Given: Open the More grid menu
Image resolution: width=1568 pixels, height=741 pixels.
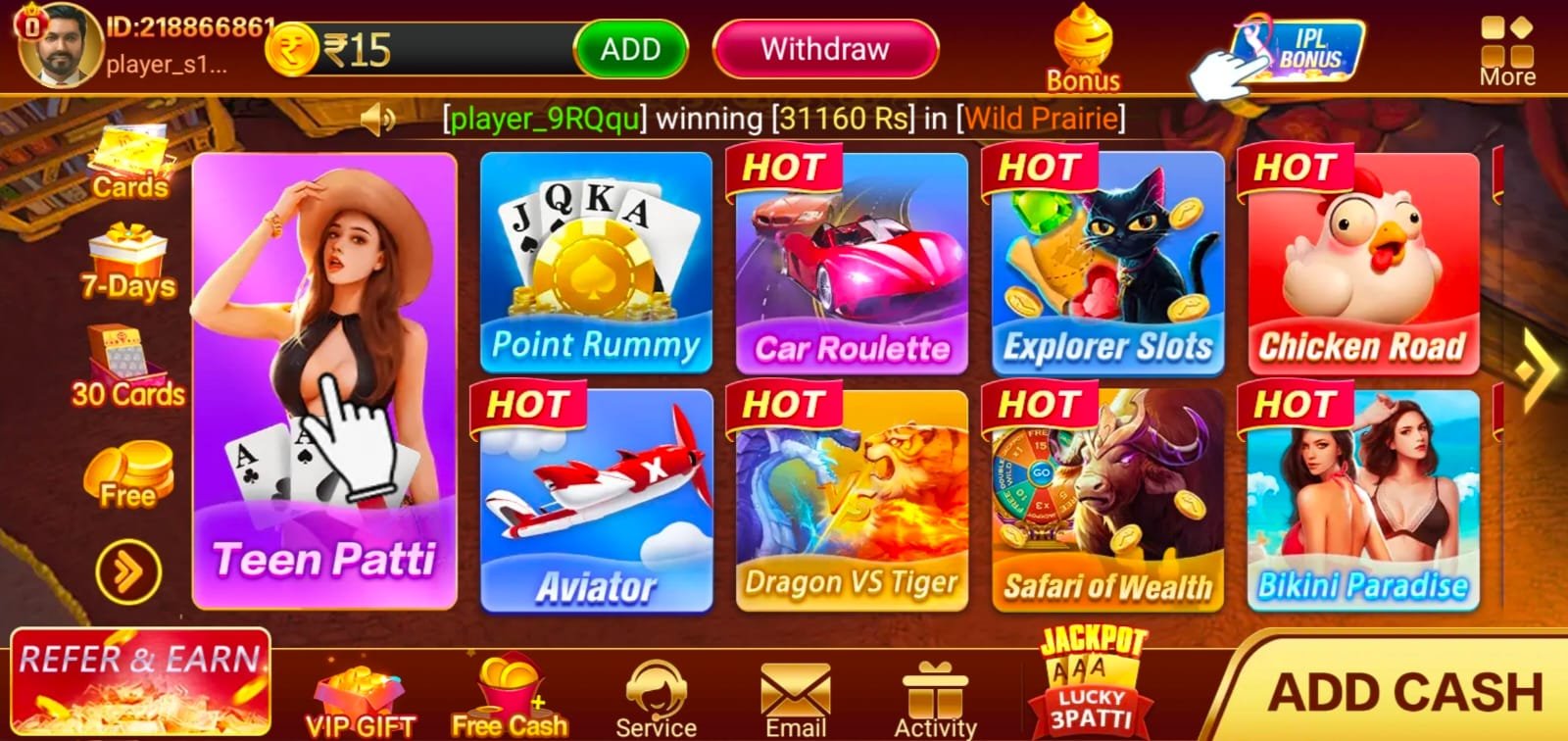Looking at the screenshot, I should click(x=1509, y=44).
